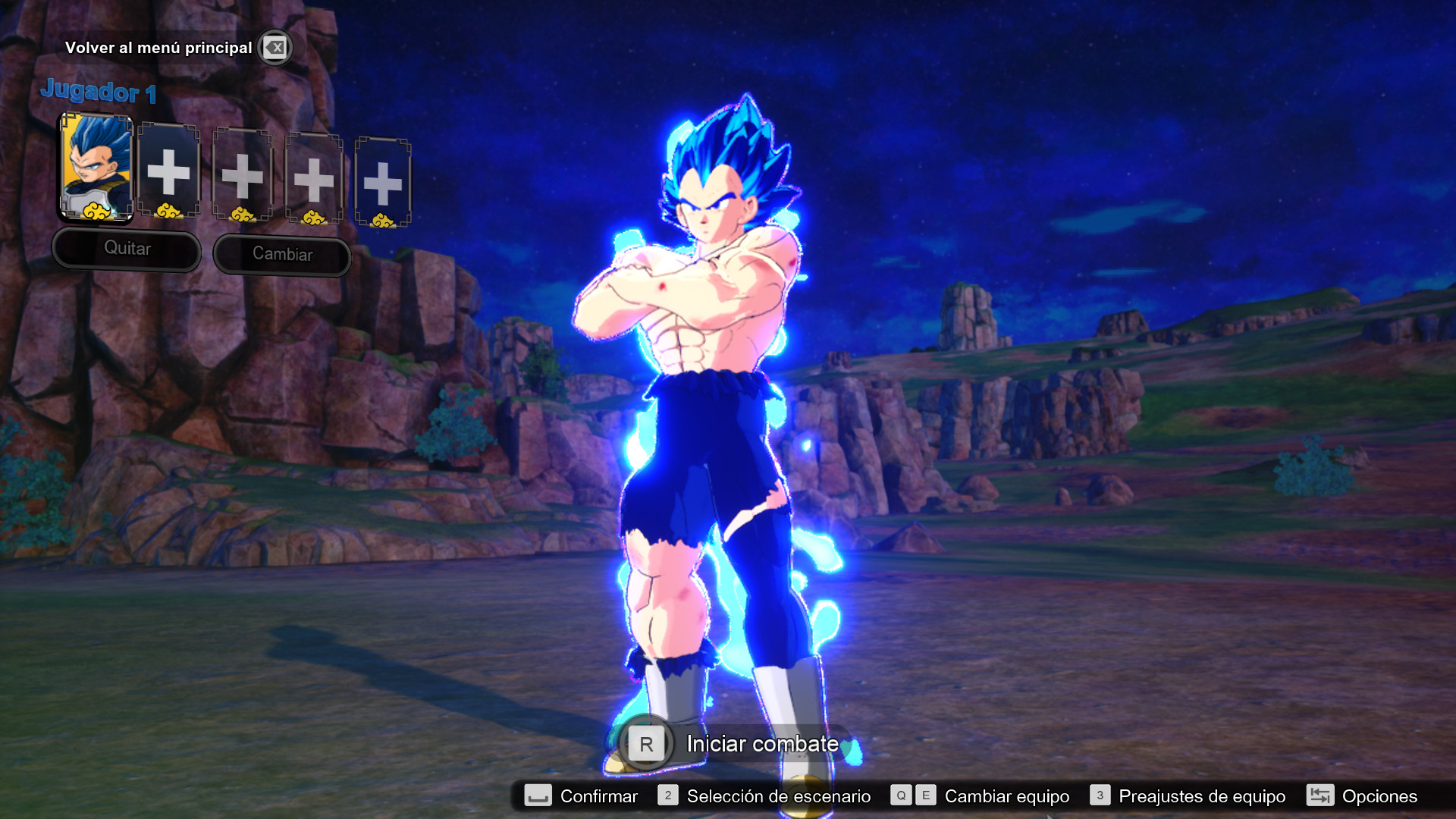
Task: Open Preajustes de equipo
Action: coord(1202,796)
